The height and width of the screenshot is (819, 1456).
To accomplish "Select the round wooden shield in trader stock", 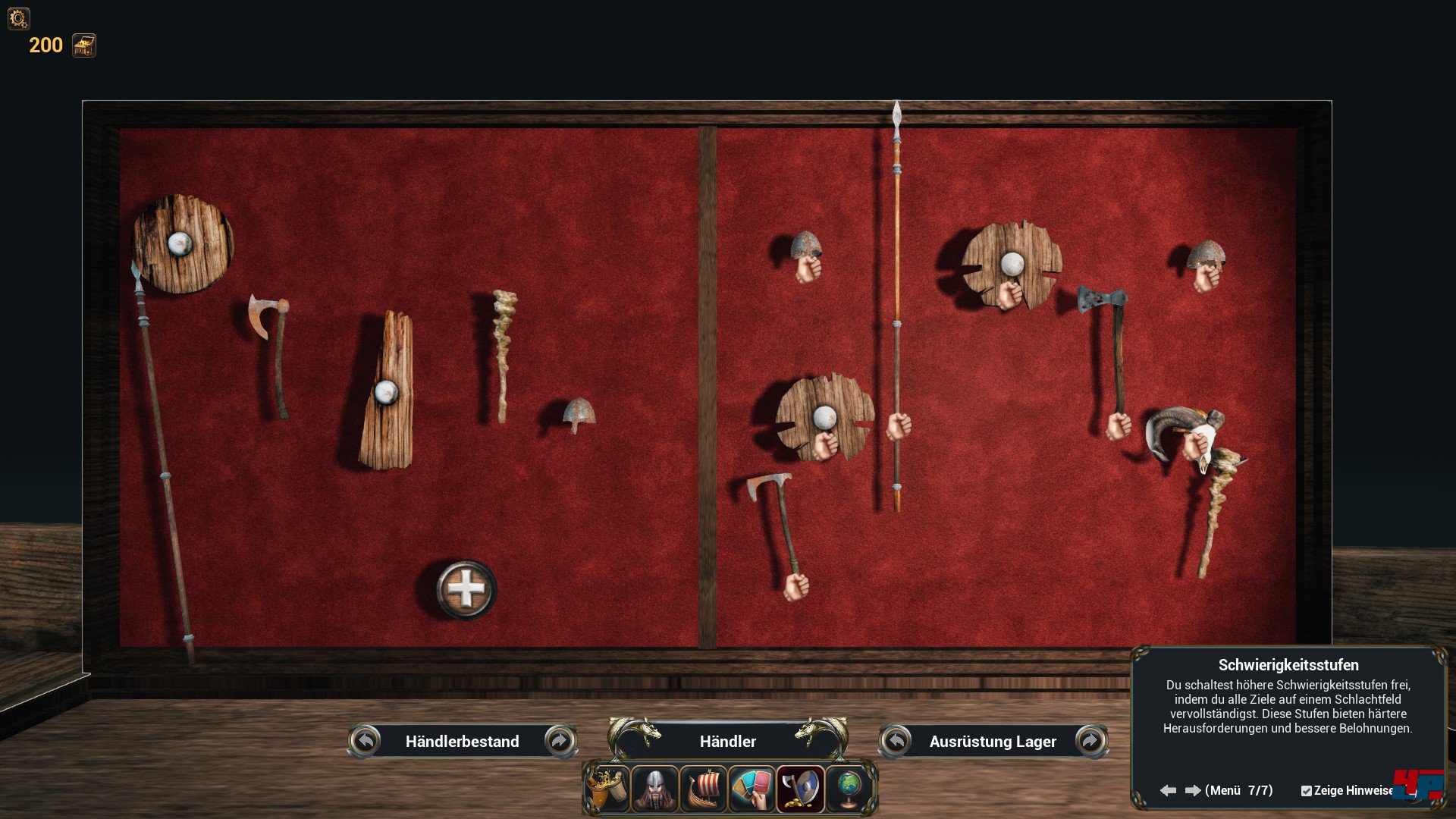I will click(x=183, y=243).
